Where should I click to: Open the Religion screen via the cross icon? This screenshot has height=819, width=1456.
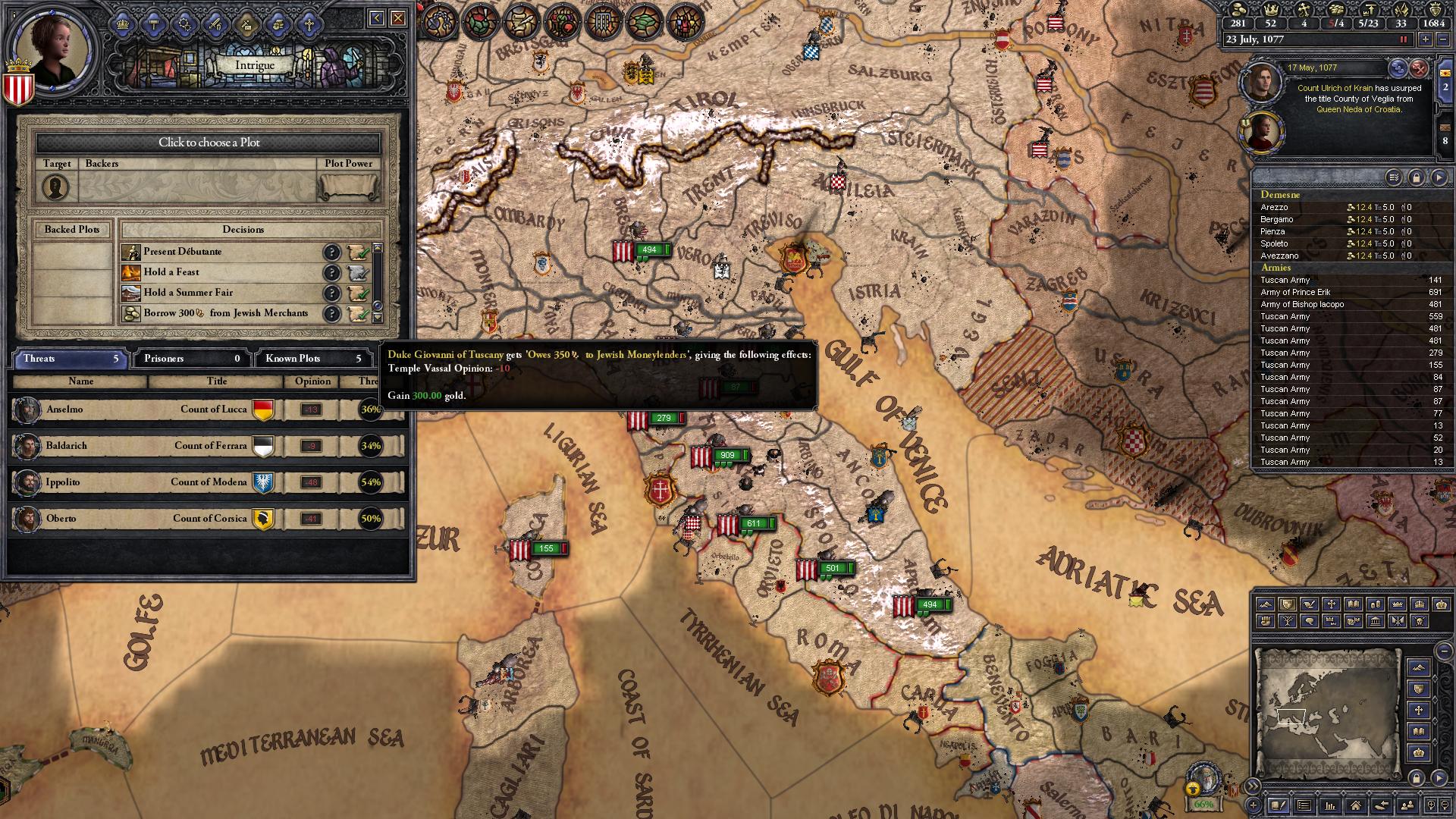309,25
